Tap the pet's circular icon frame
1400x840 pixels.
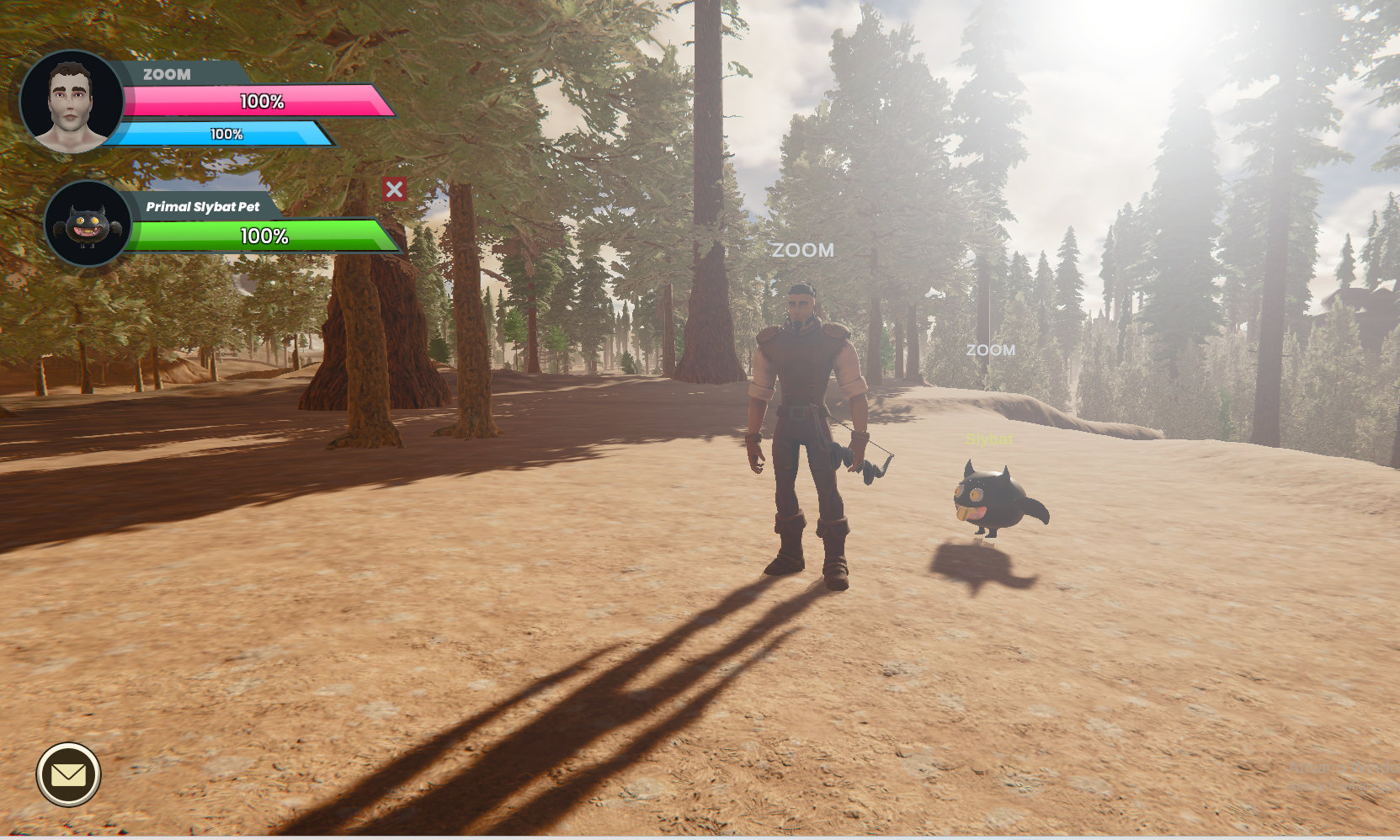[x=88, y=187]
